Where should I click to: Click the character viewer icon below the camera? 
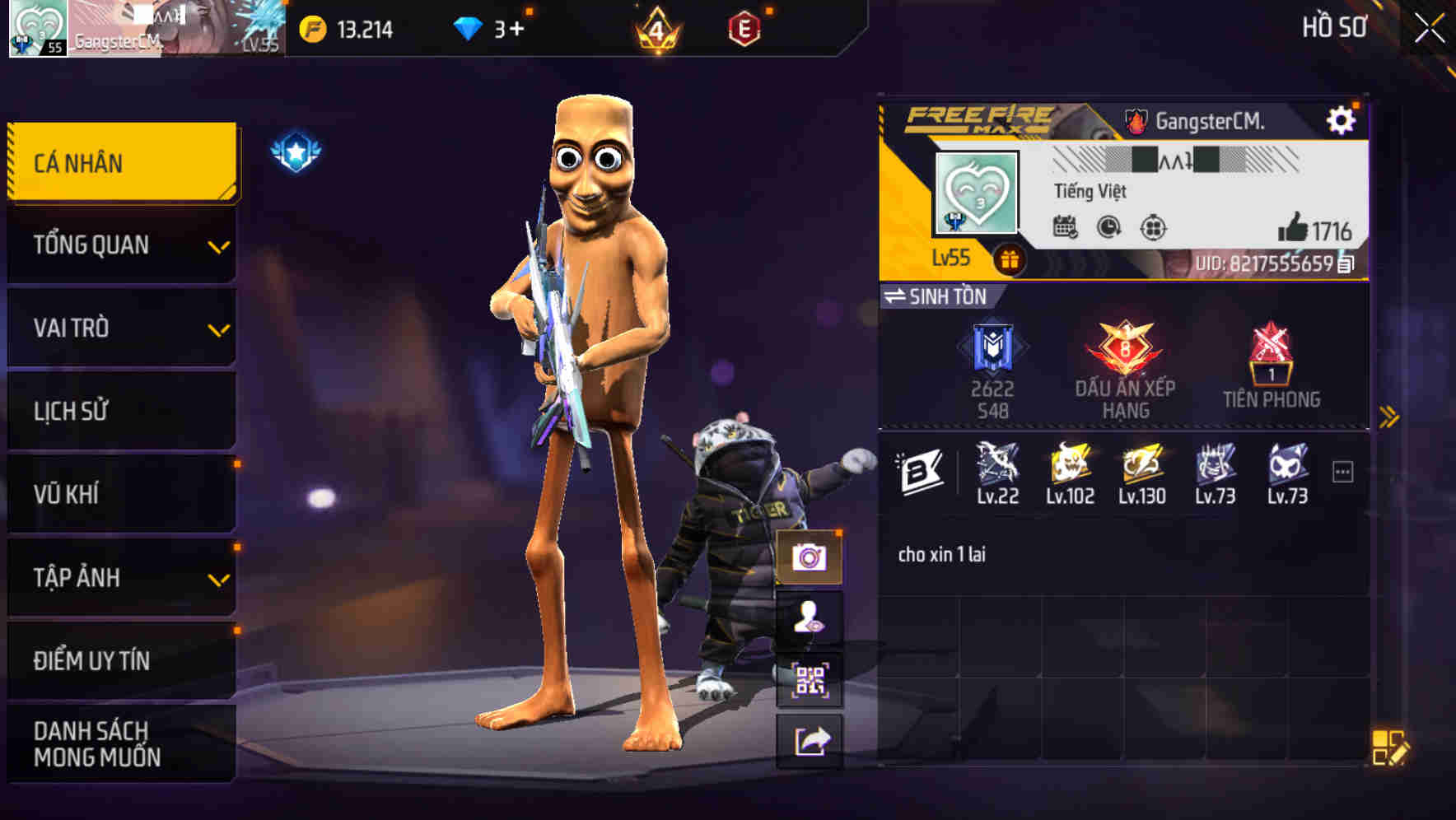pyautogui.click(x=810, y=618)
